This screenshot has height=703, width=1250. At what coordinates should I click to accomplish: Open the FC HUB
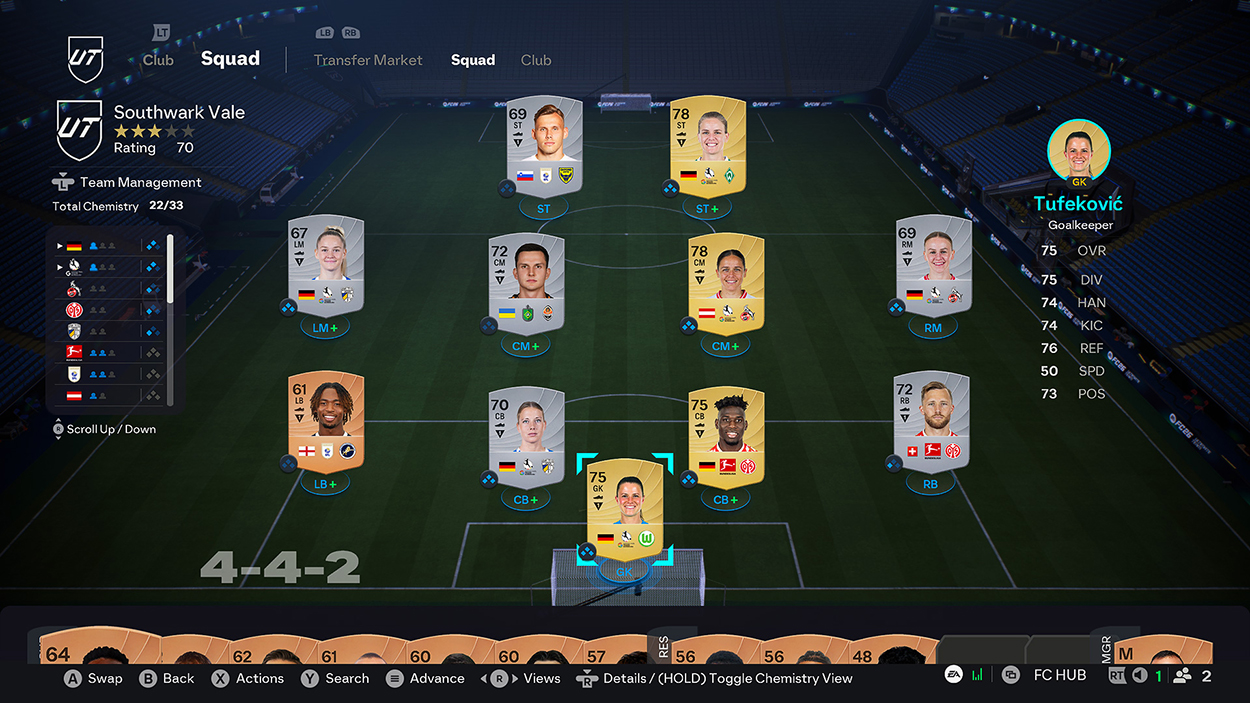[x=1059, y=675]
